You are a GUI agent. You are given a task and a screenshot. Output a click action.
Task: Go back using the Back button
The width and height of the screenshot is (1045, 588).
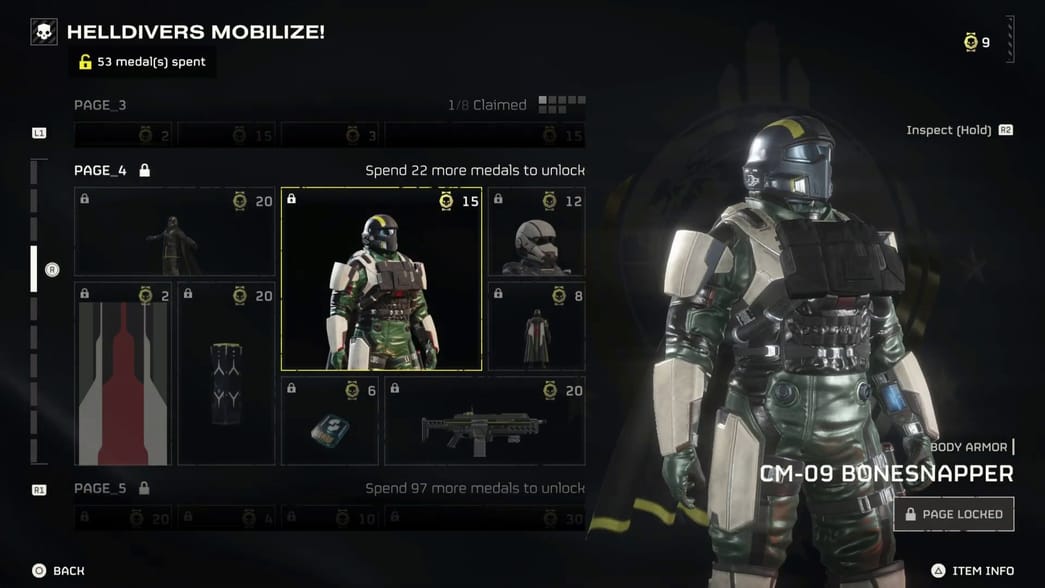[x=58, y=570]
